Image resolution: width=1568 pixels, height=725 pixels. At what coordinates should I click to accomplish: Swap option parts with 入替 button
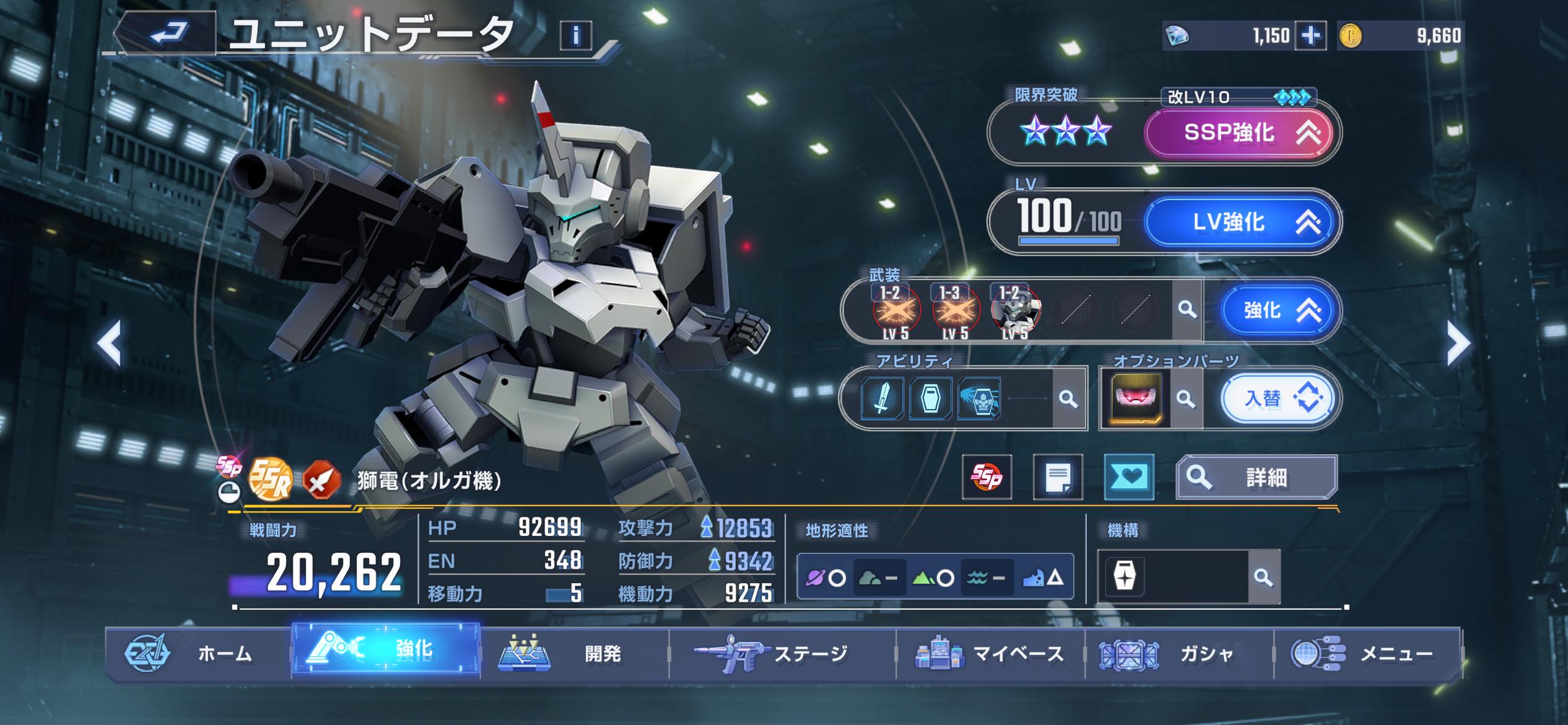pyautogui.click(x=1277, y=398)
